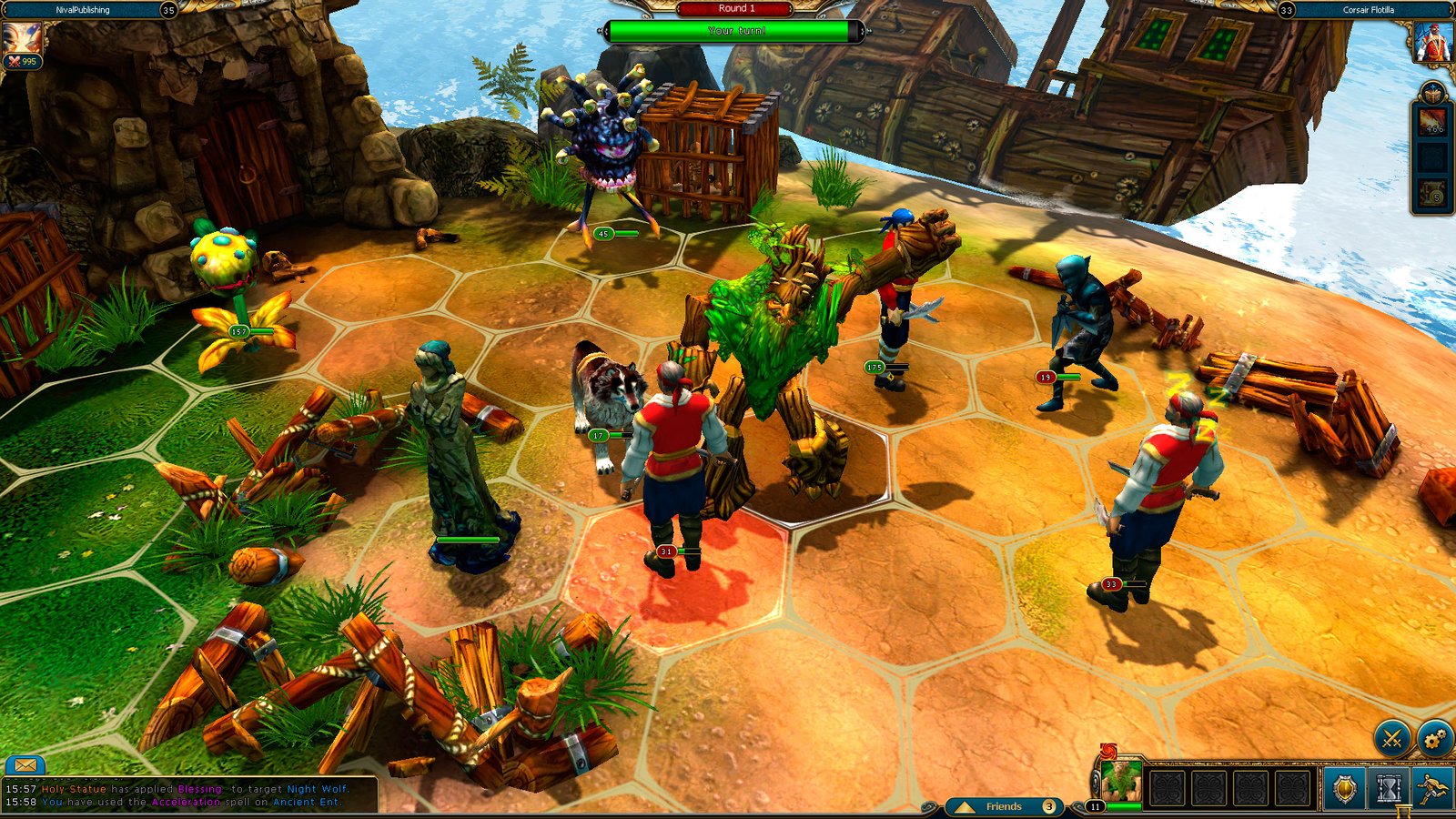Target the enemy pirate stack of 31
The height and width of the screenshot is (819, 1456).
pos(672,464)
